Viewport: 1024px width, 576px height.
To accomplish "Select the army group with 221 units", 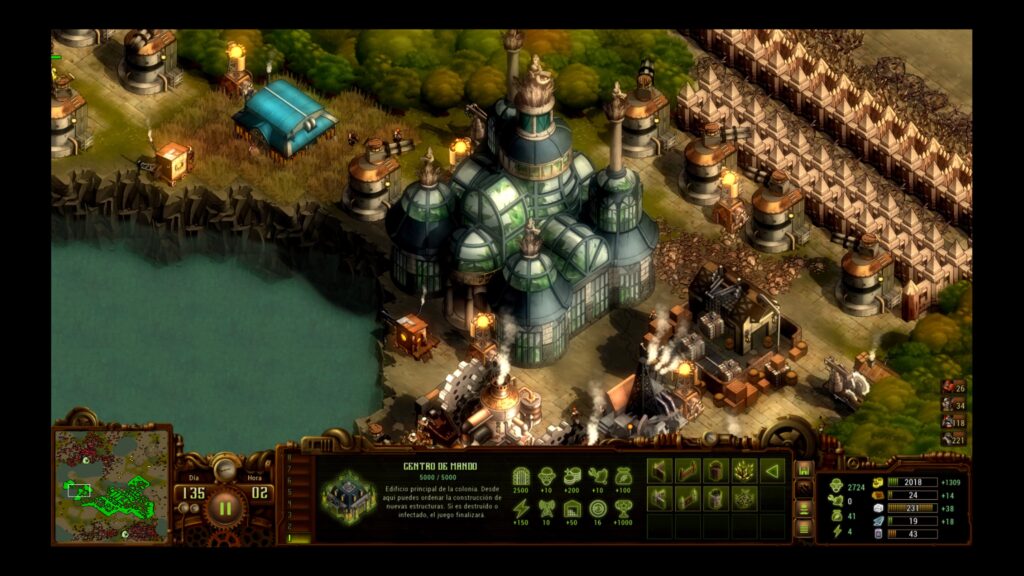I will click(953, 439).
